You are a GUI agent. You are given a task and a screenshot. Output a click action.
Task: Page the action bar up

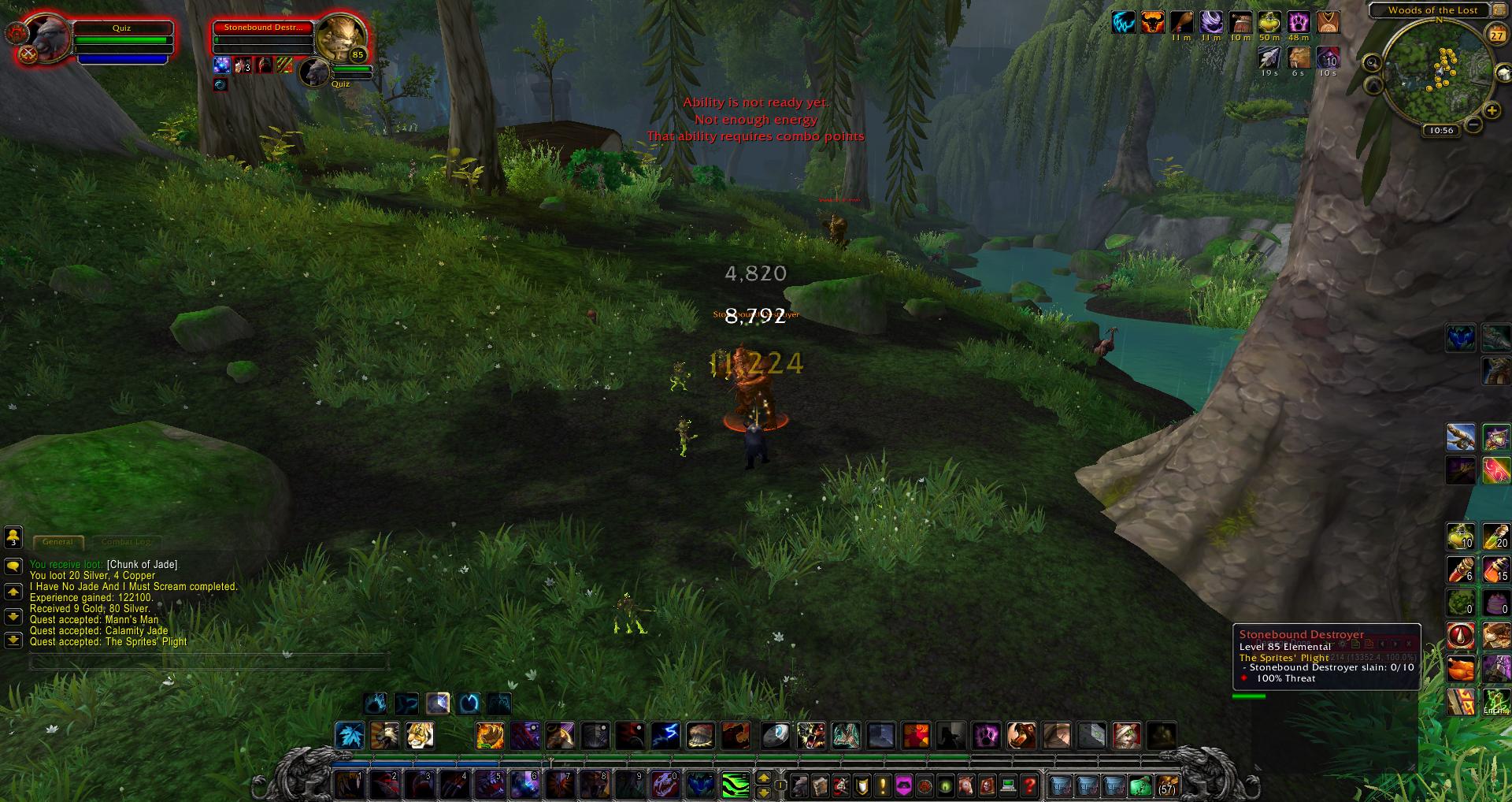click(x=763, y=778)
